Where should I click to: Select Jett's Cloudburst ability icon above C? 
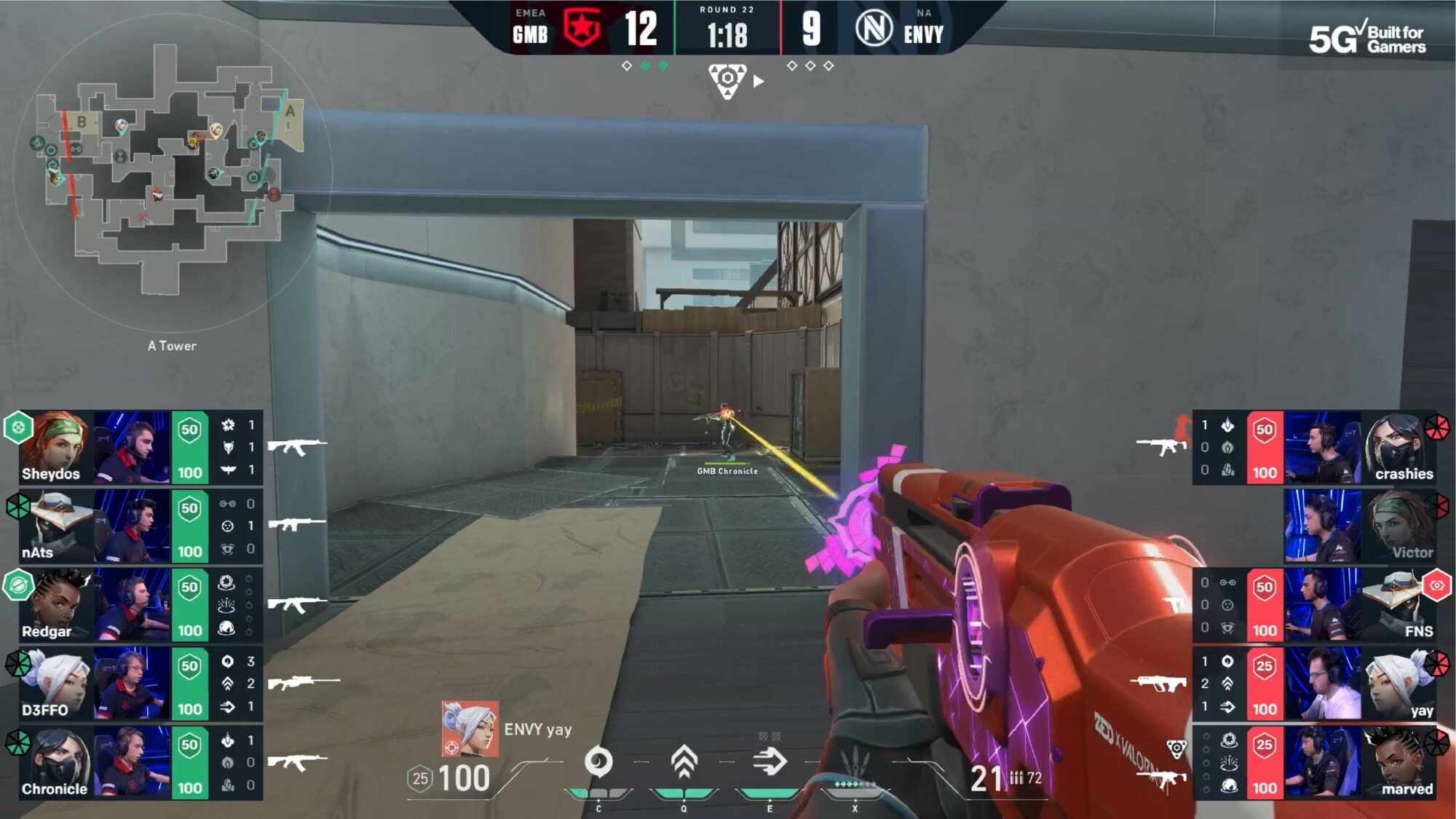click(598, 761)
